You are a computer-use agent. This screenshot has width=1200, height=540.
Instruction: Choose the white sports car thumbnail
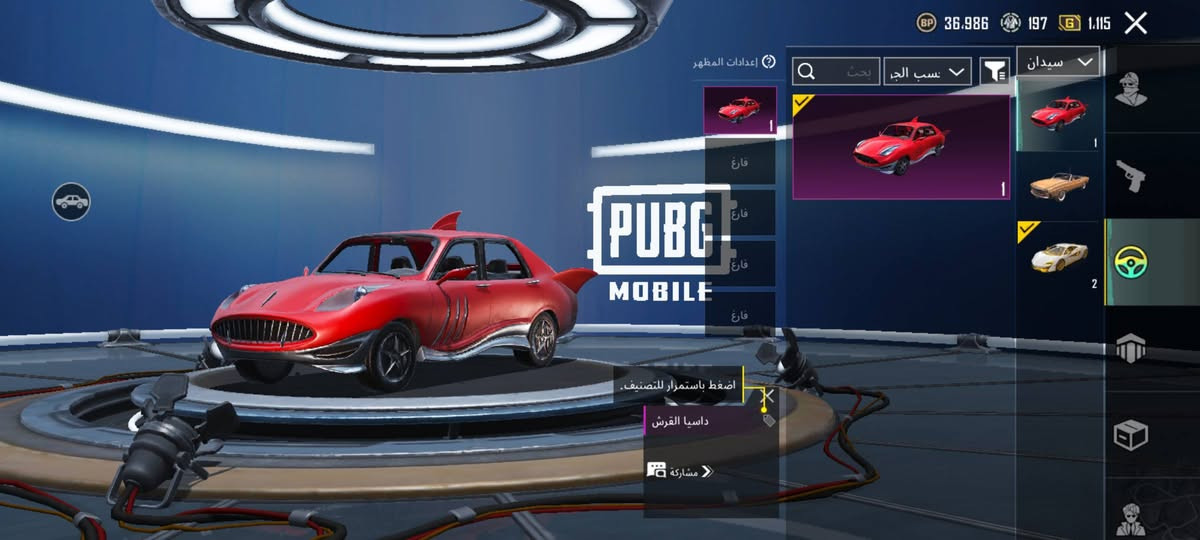tap(1058, 258)
